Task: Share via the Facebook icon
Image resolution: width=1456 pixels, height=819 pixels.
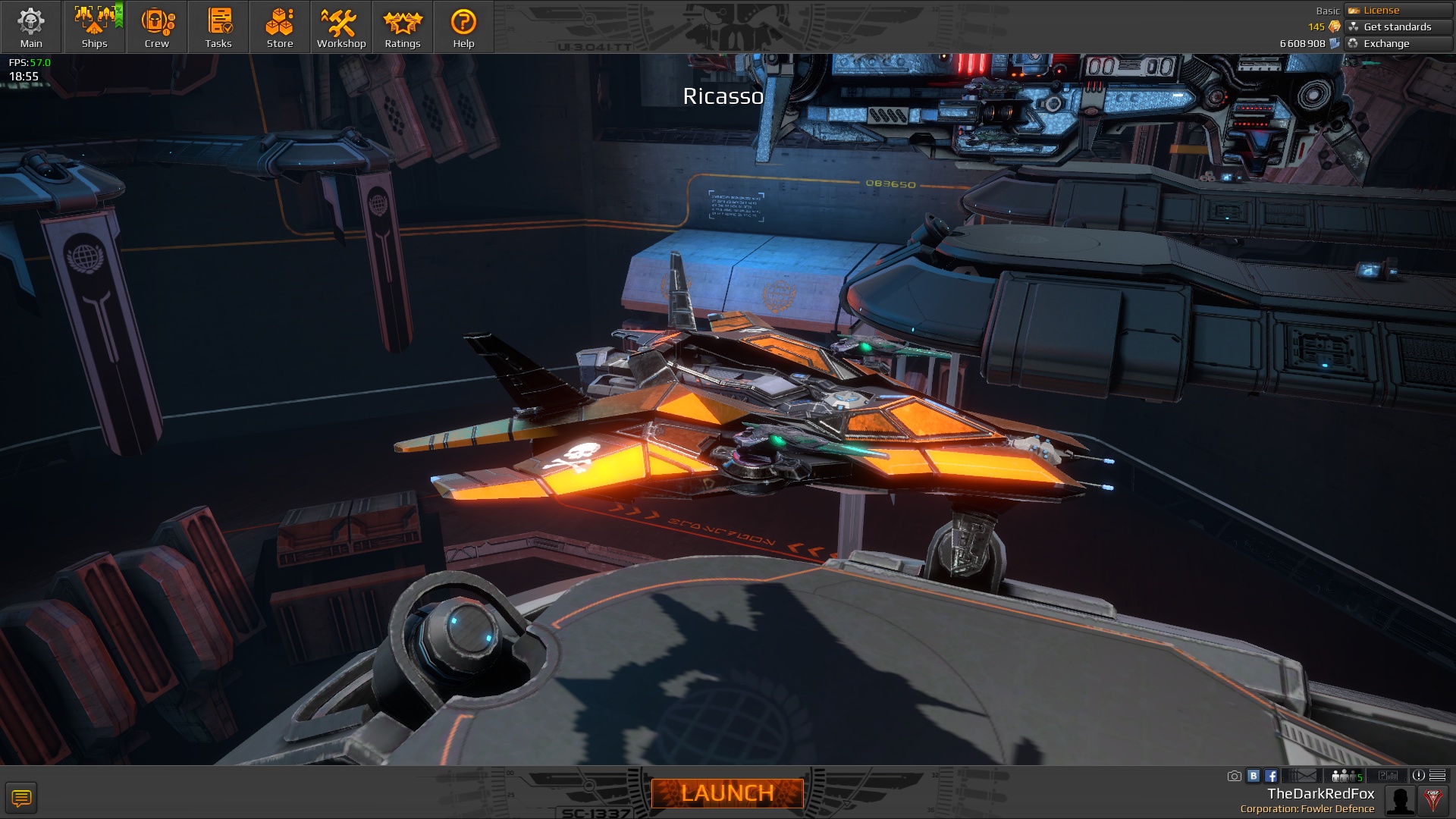Action: point(1271,776)
